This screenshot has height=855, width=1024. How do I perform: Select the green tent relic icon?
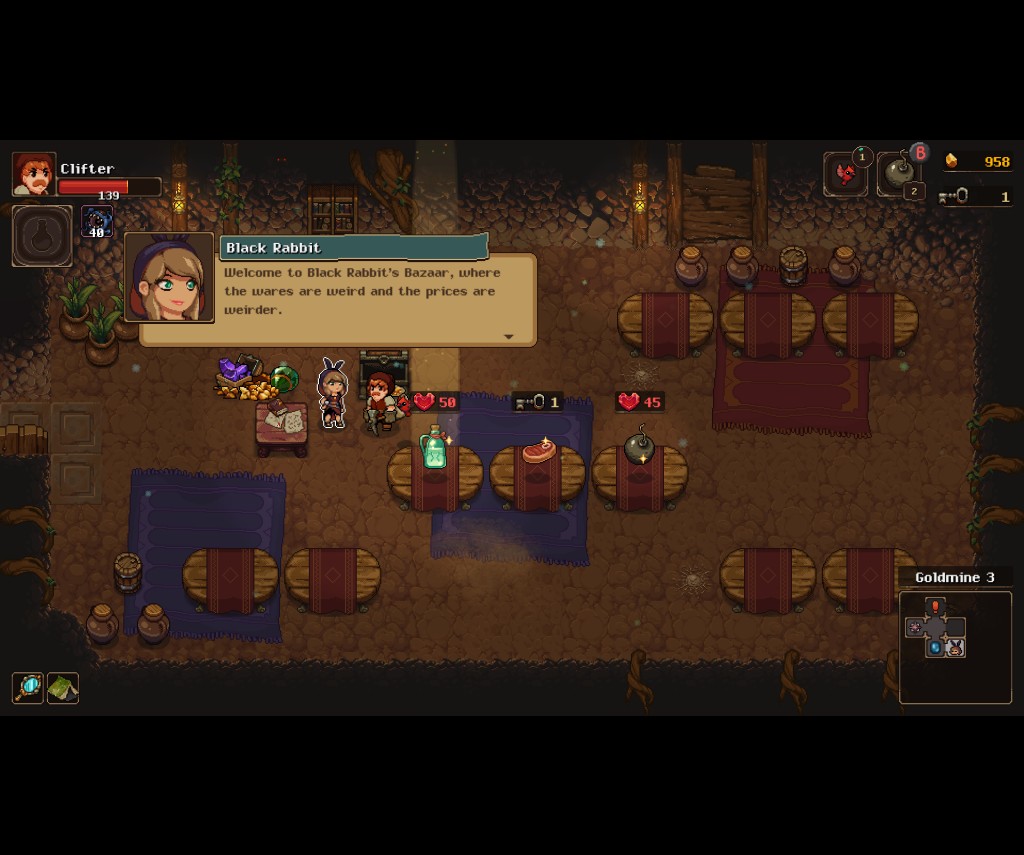coord(62,688)
